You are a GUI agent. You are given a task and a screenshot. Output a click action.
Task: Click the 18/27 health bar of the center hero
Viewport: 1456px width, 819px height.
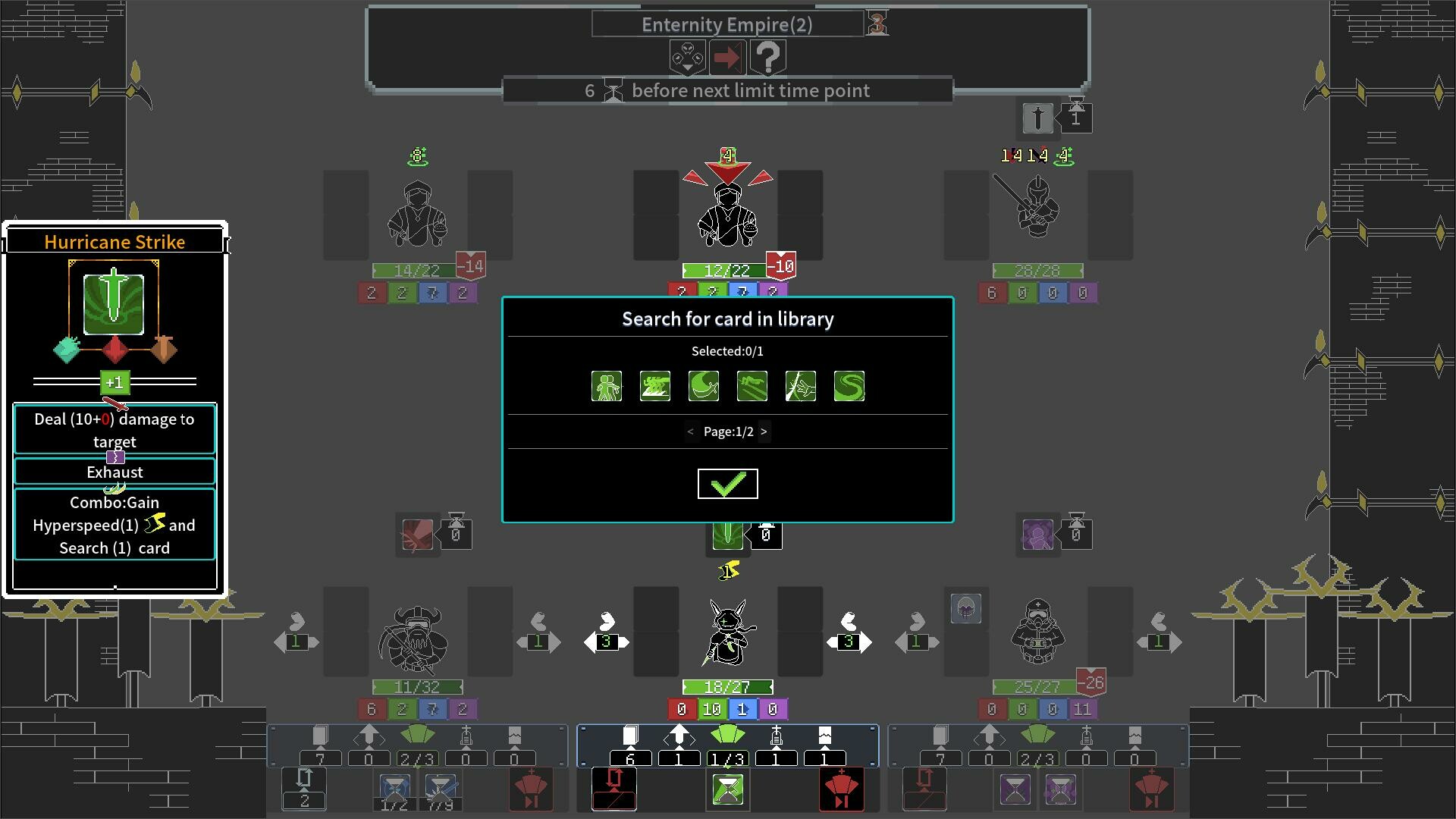[x=727, y=687]
